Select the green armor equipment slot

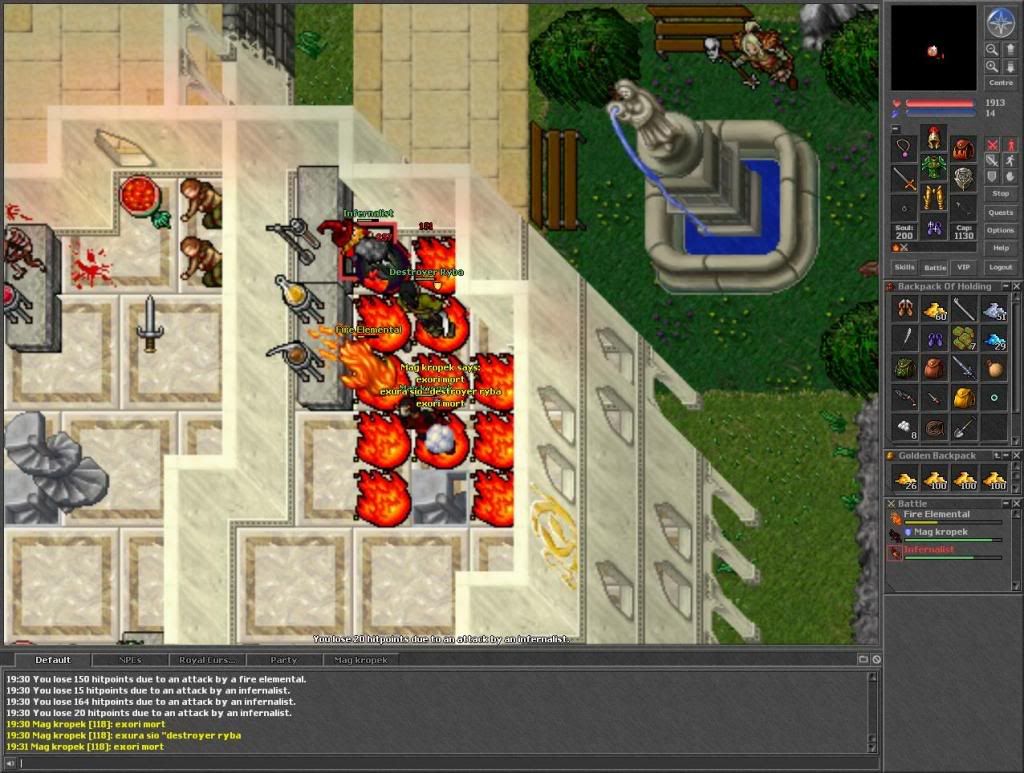click(x=934, y=166)
